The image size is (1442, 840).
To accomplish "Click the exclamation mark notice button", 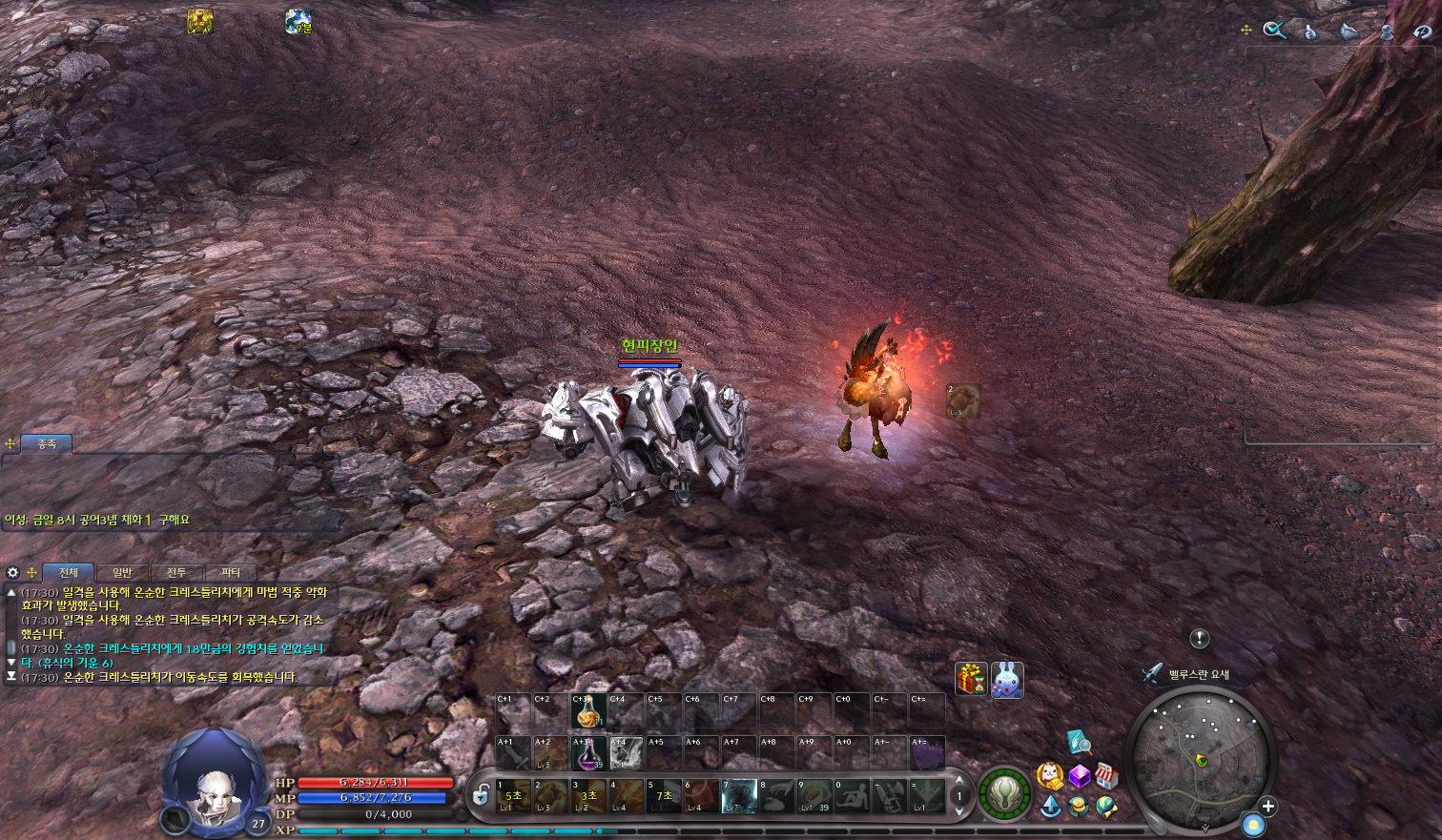I will (1200, 639).
